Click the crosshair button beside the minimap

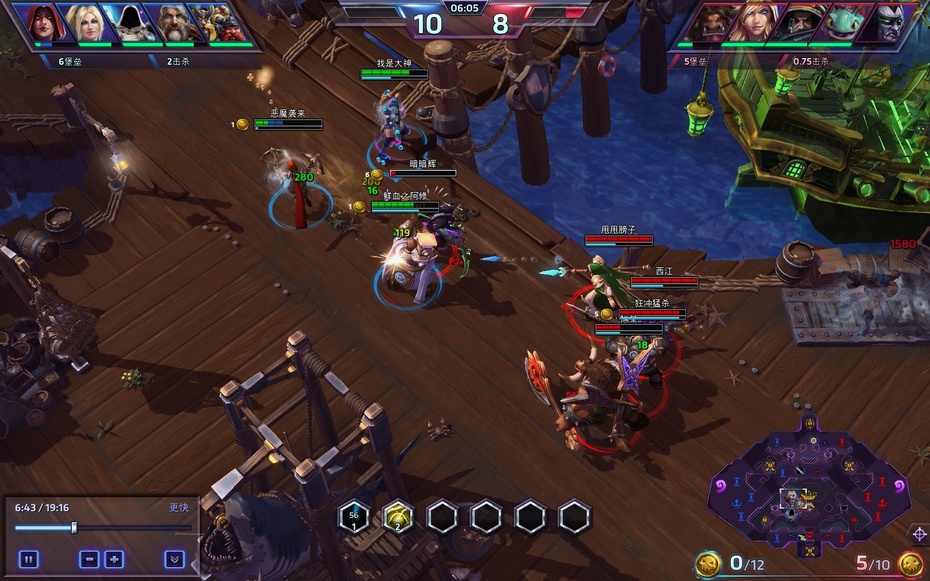tap(919, 533)
